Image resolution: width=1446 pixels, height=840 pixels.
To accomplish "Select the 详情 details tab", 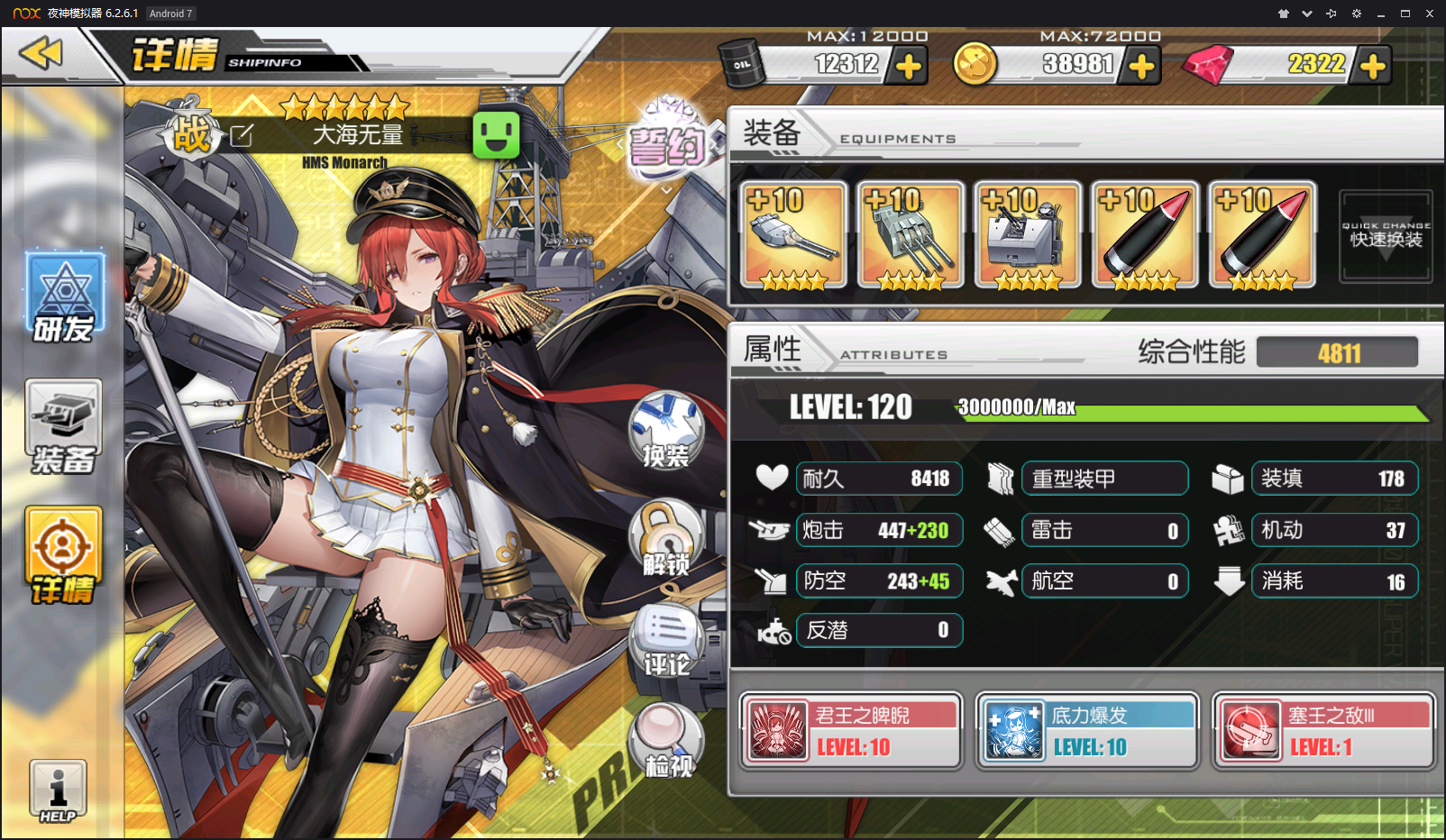I will click(x=63, y=555).
